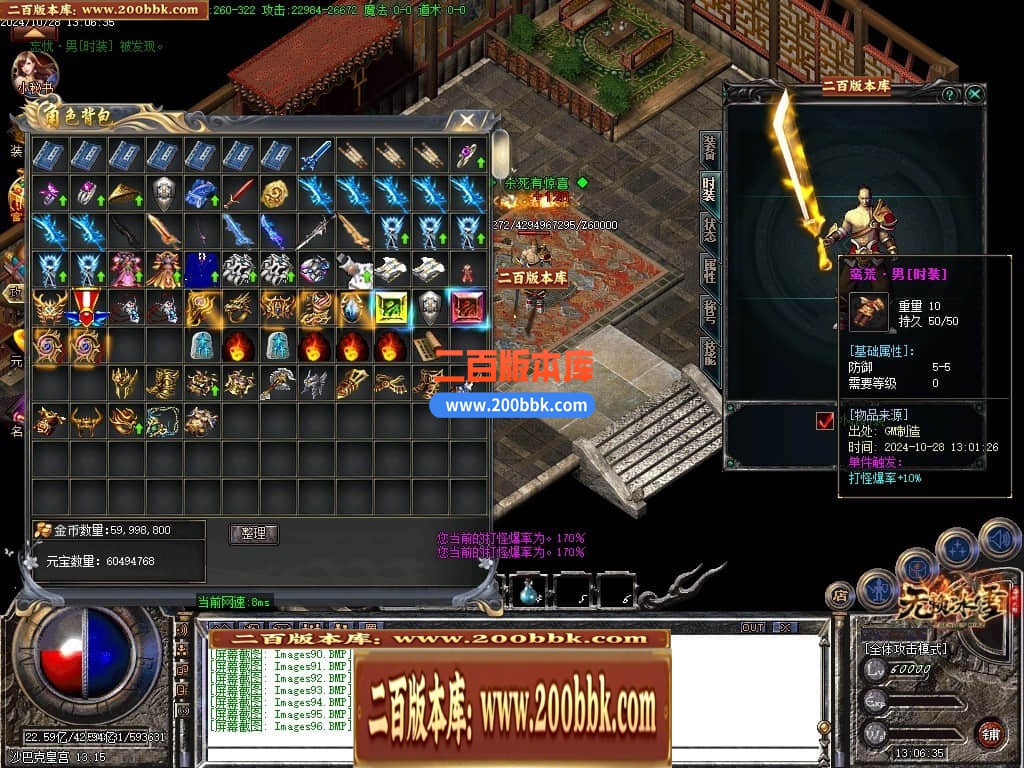Screen dimensions: 1024x768
Task: Switch to the 装备 equipment tab
Action: (x=709, y=149)
